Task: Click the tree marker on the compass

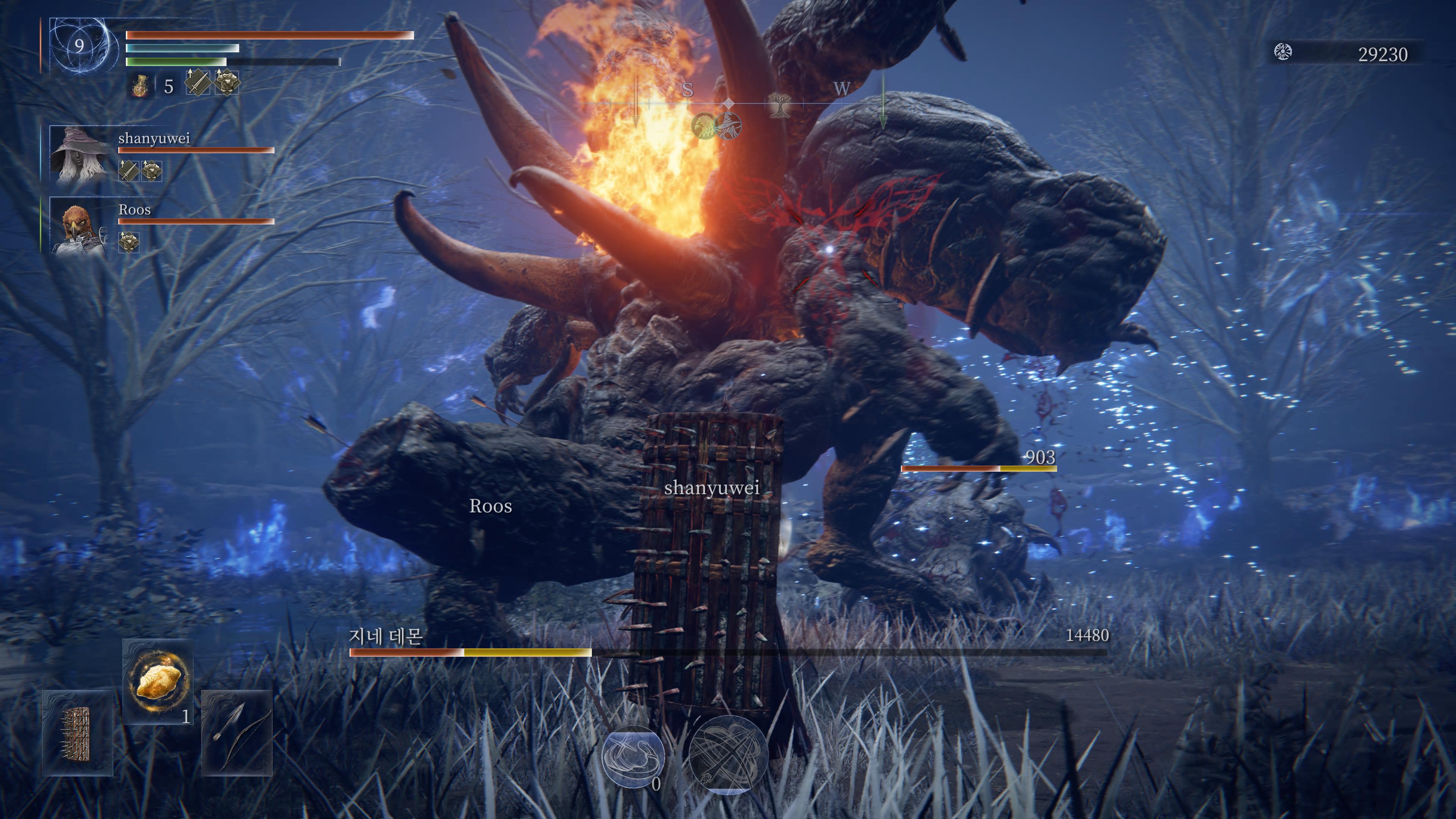Action: [778, 105]
